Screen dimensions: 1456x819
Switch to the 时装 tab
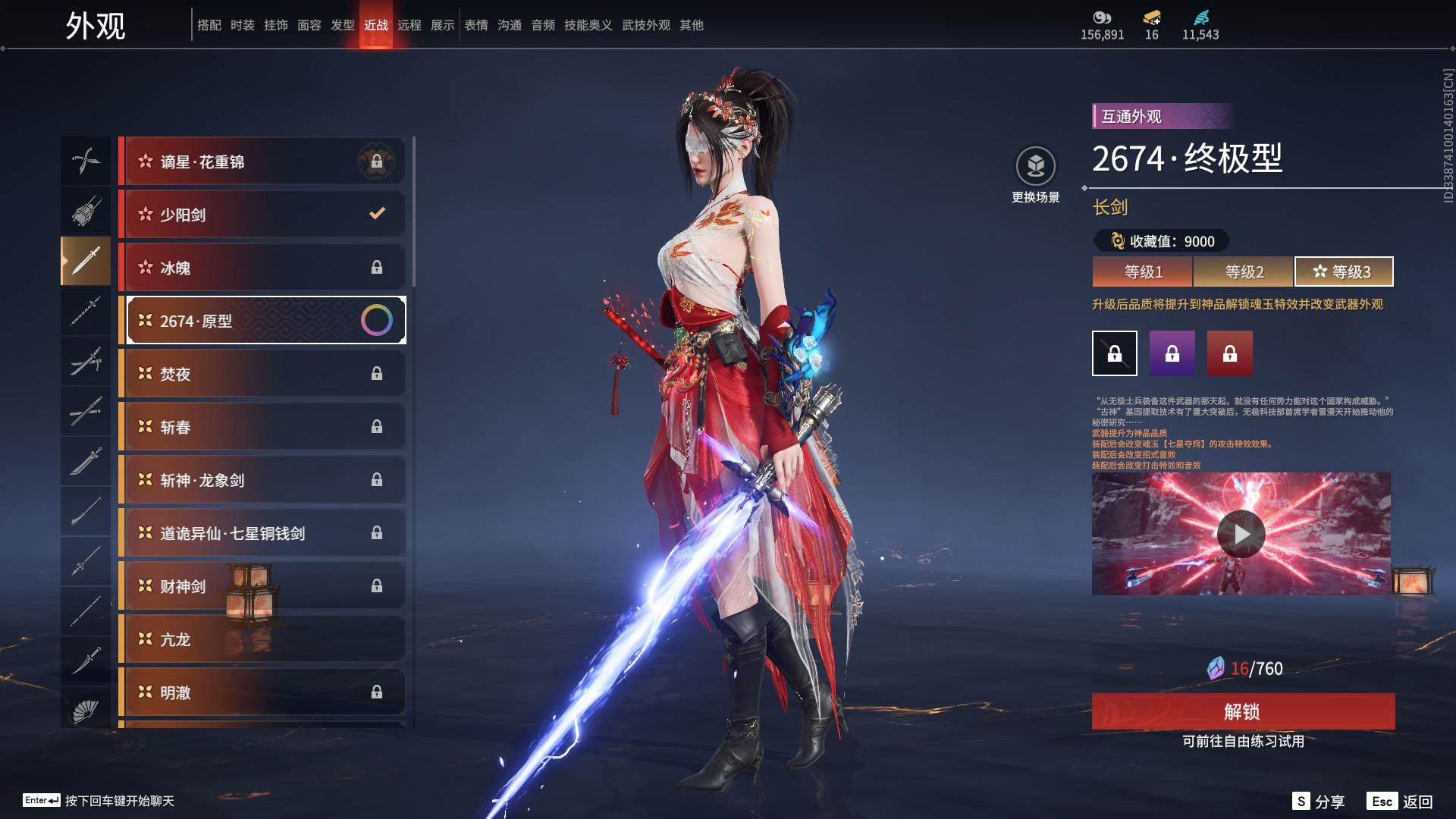click(242, 25)
